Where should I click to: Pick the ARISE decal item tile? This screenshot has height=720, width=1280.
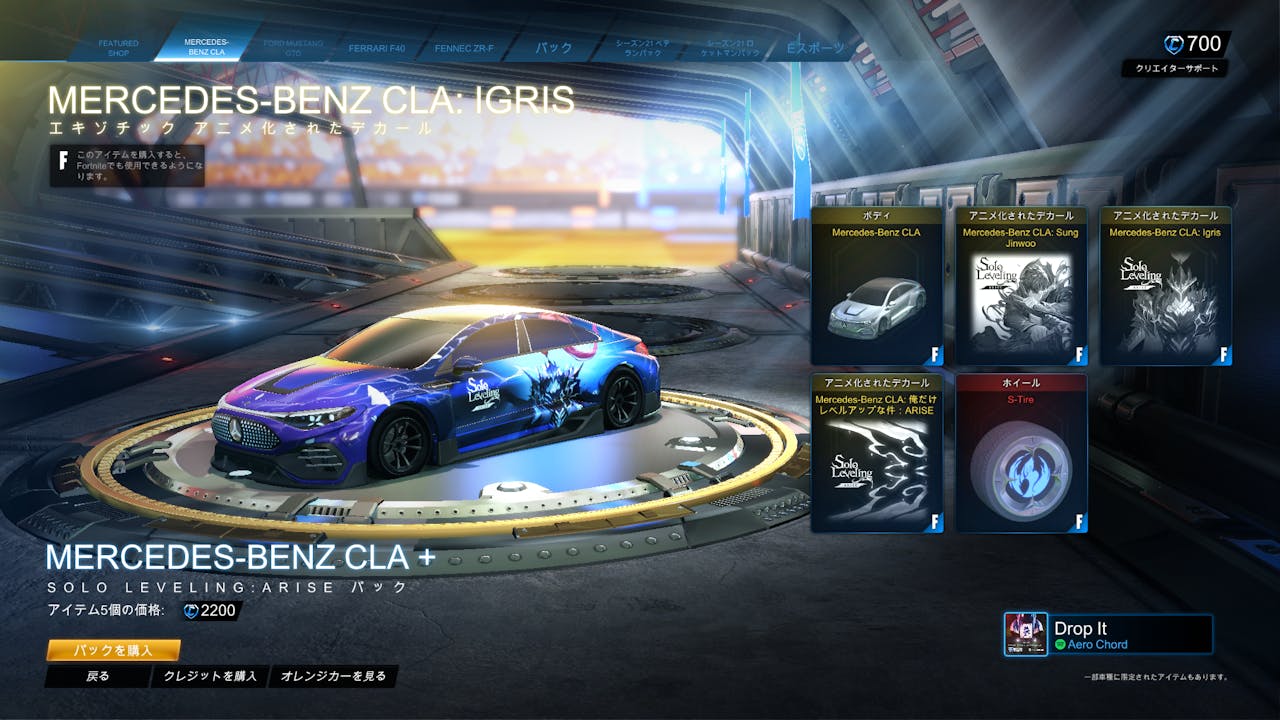click(x=876, y=453)
